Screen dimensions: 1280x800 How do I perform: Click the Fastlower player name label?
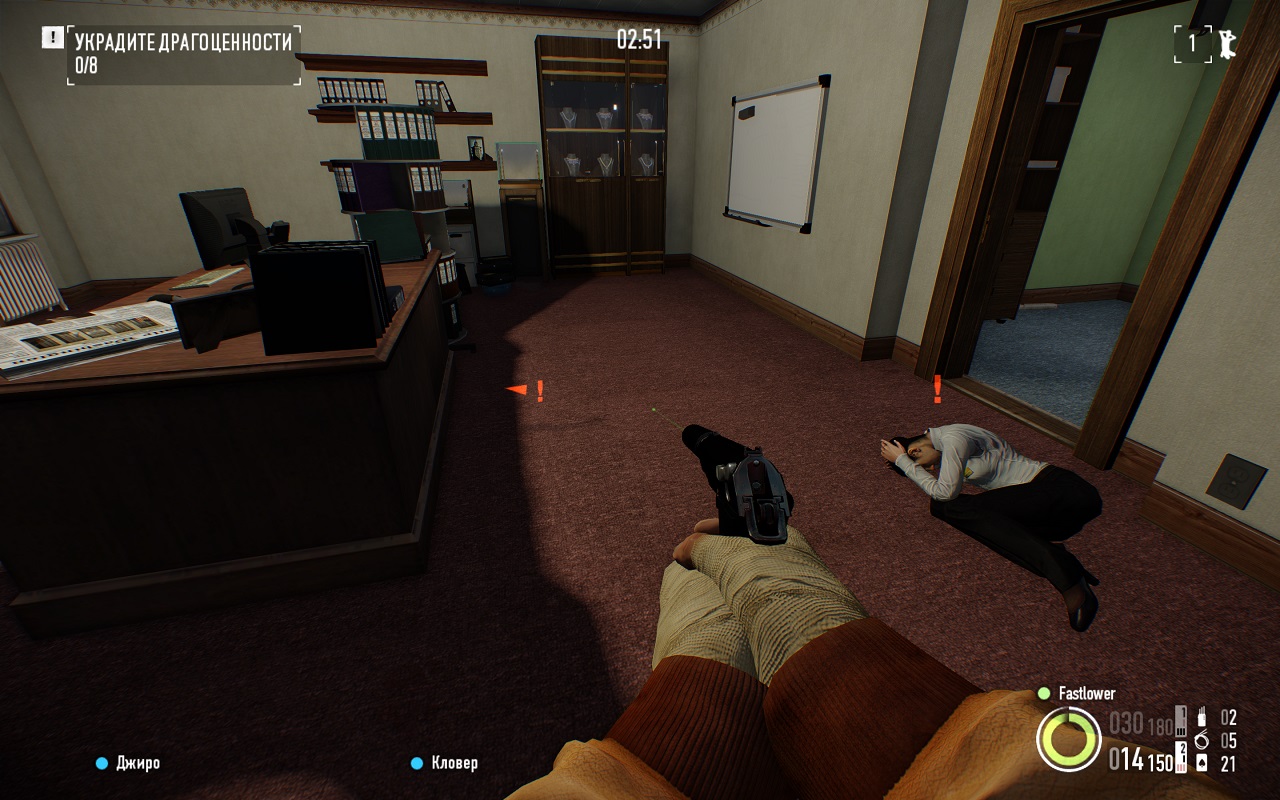tap(1086, 693)
